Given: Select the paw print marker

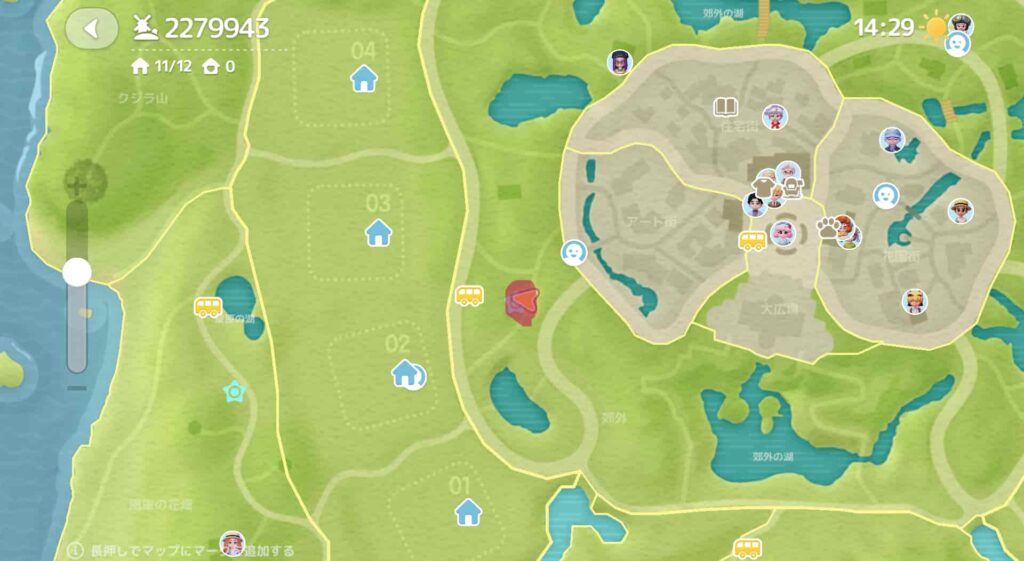Looking at the screenshot, I should [828, 226].
